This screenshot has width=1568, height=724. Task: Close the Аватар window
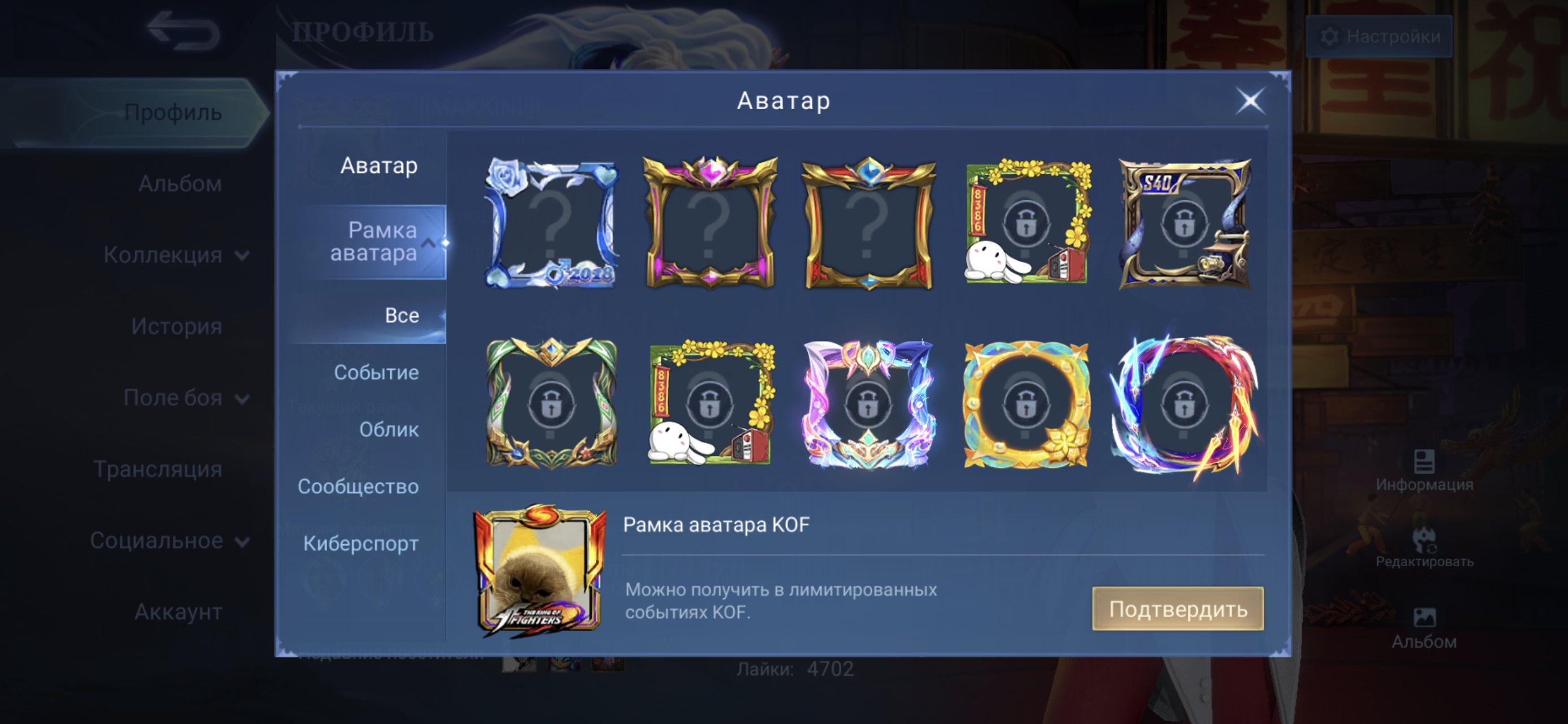(1251, 101)
